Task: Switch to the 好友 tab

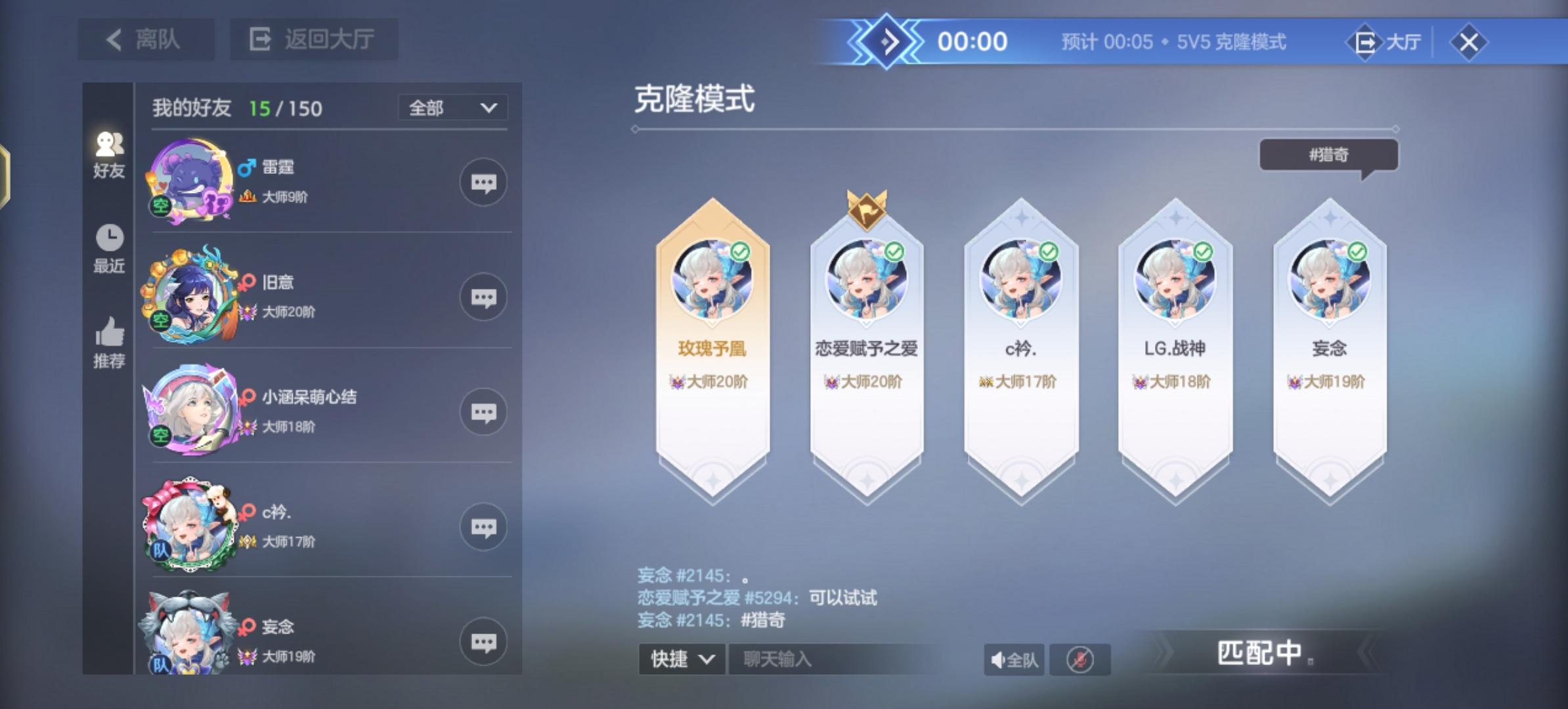Action: click(108, 156)
